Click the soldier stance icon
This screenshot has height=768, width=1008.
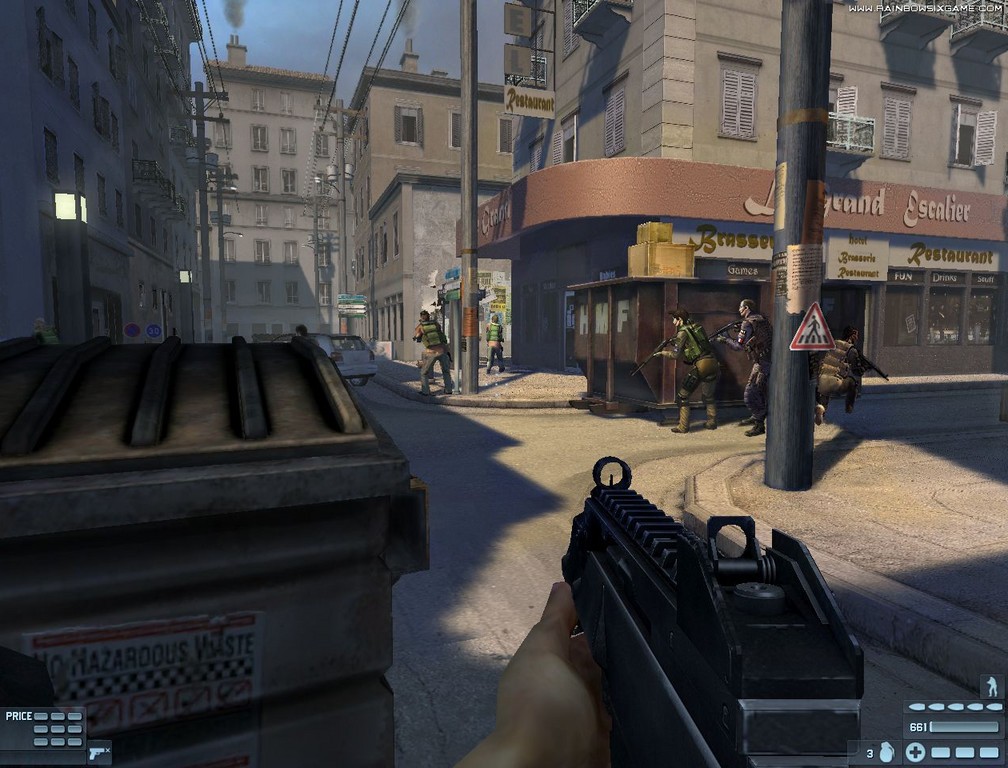pos(992,686)
